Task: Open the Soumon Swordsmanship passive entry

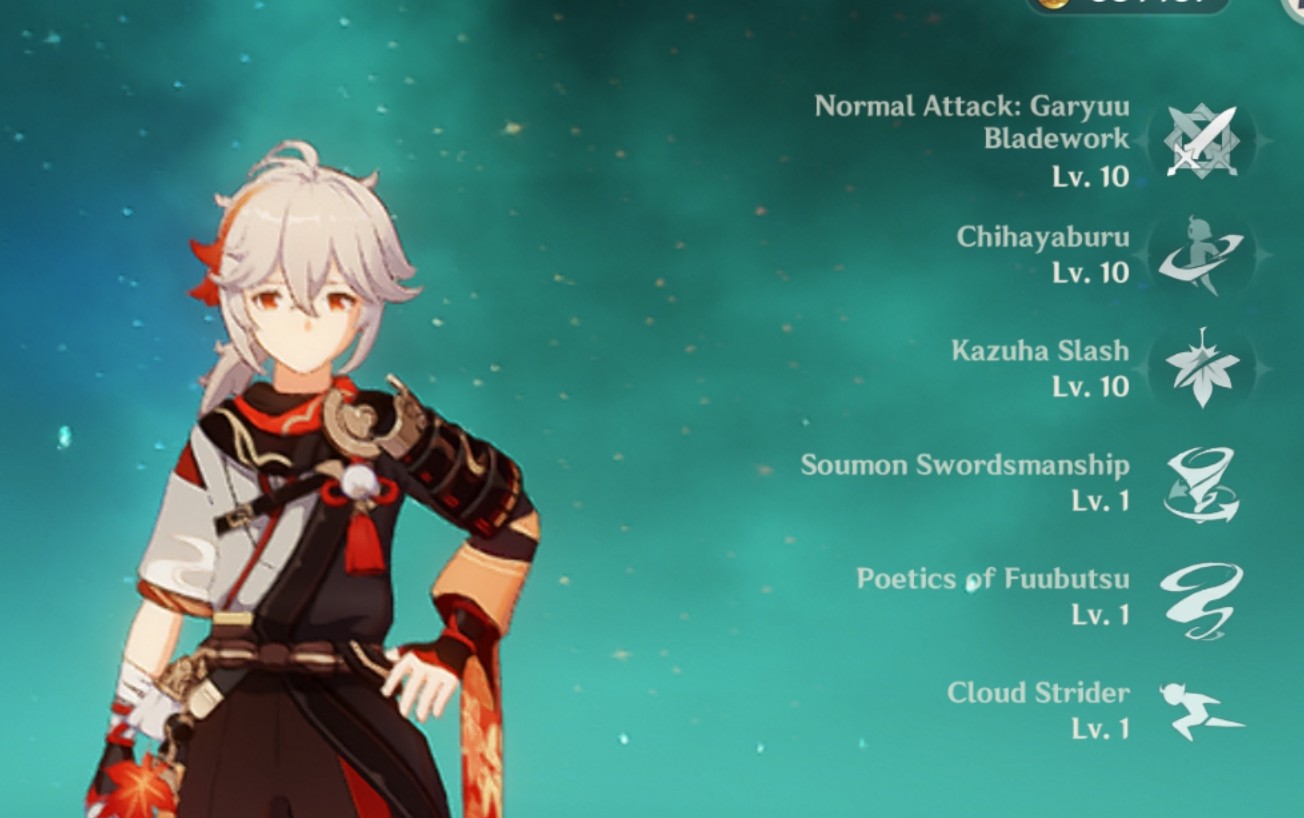Action: point(966,465)
